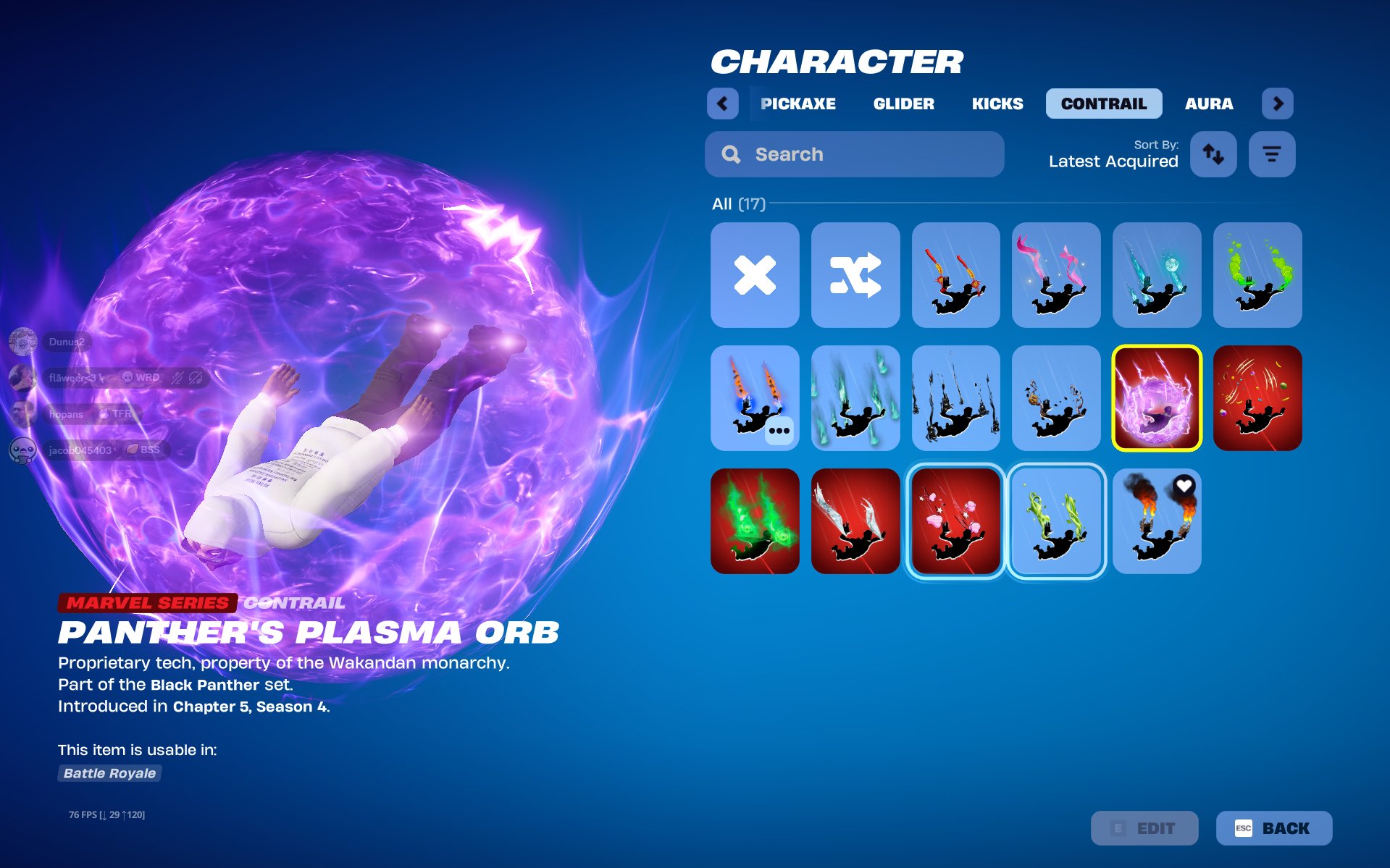Select the confetti contrail on red background
Screen dimensions: 1390x868
(x=1257, y=397)
